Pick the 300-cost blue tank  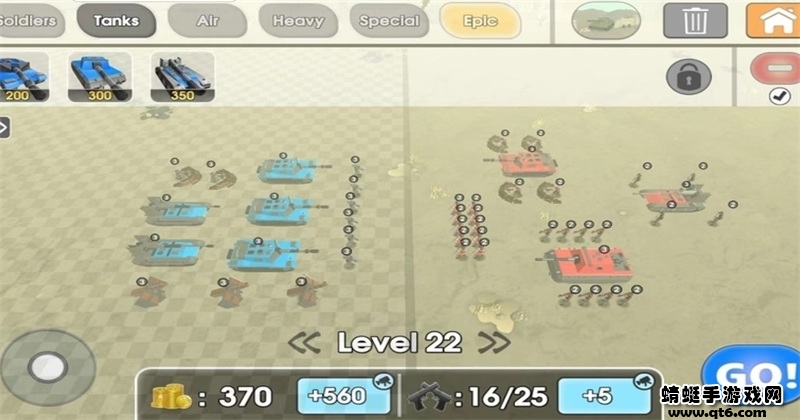pyautogui.click(x=100, y=77)
